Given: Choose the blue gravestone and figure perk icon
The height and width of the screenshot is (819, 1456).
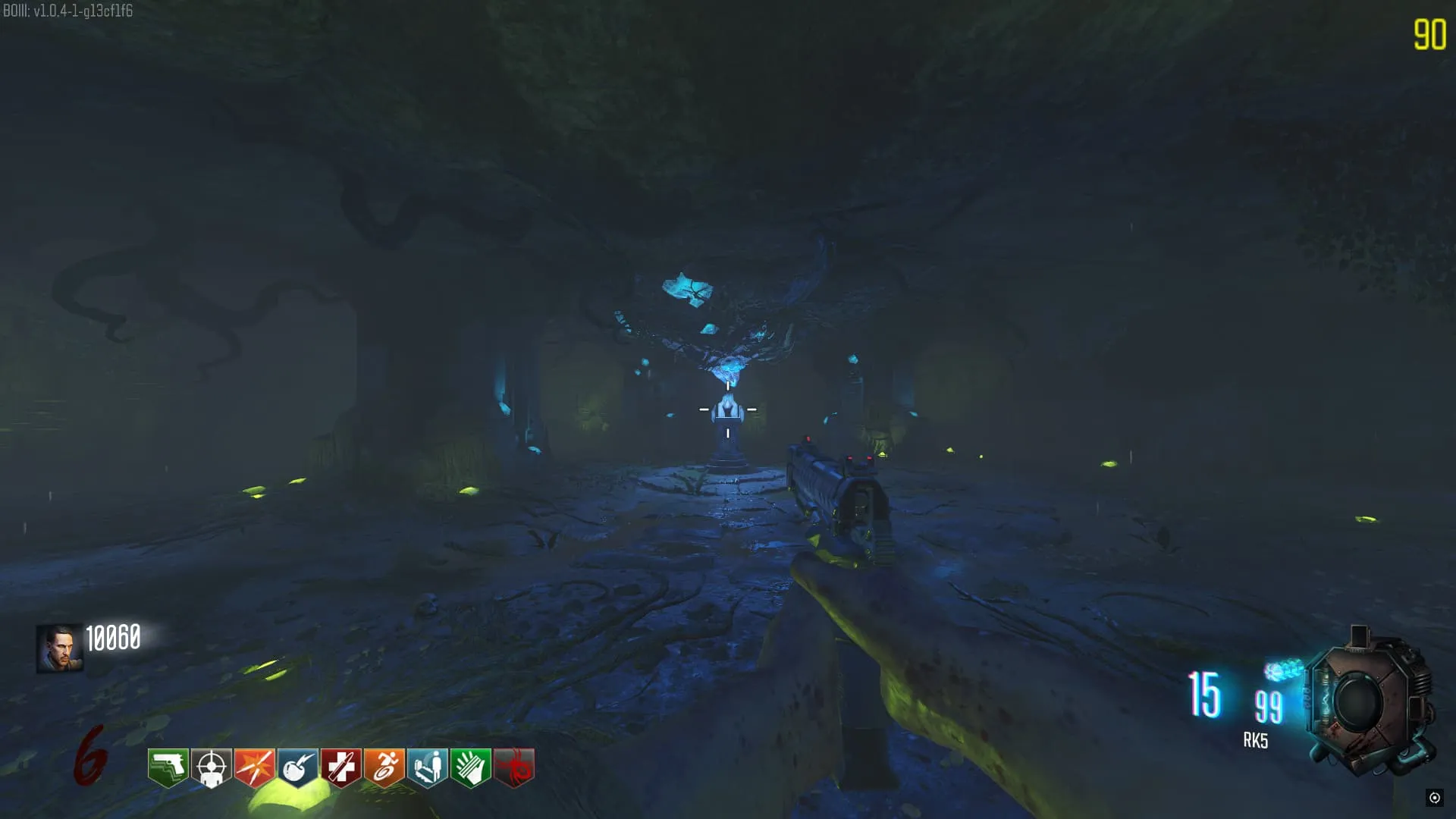Looking at the screenshot, I should click(x=428, y=767).
